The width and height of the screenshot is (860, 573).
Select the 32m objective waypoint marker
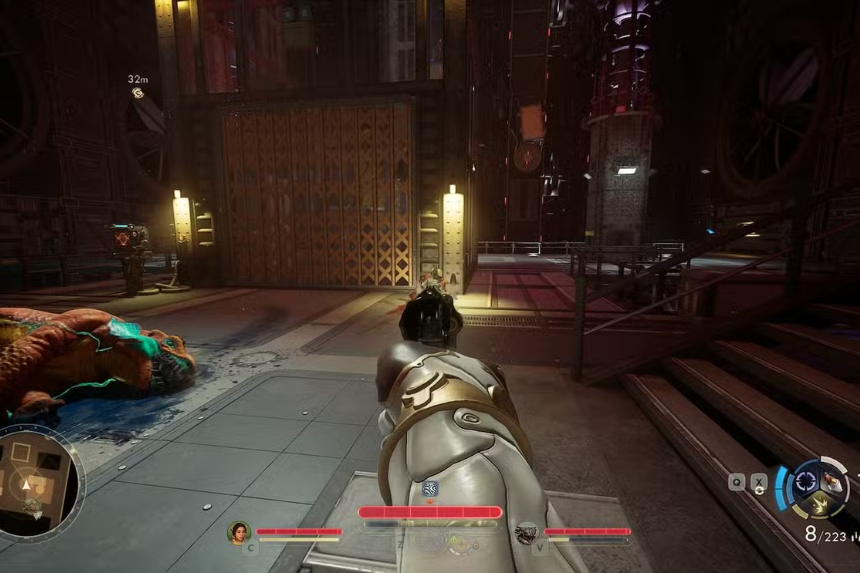[138, 93]
